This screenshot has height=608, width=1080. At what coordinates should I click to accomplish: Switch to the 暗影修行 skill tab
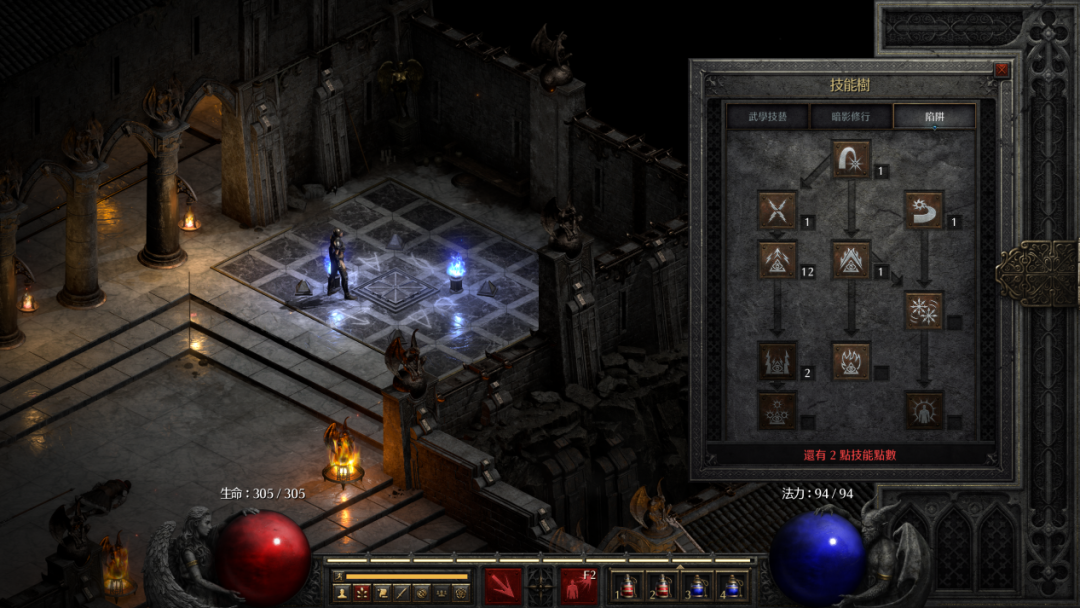coord(851,117)
